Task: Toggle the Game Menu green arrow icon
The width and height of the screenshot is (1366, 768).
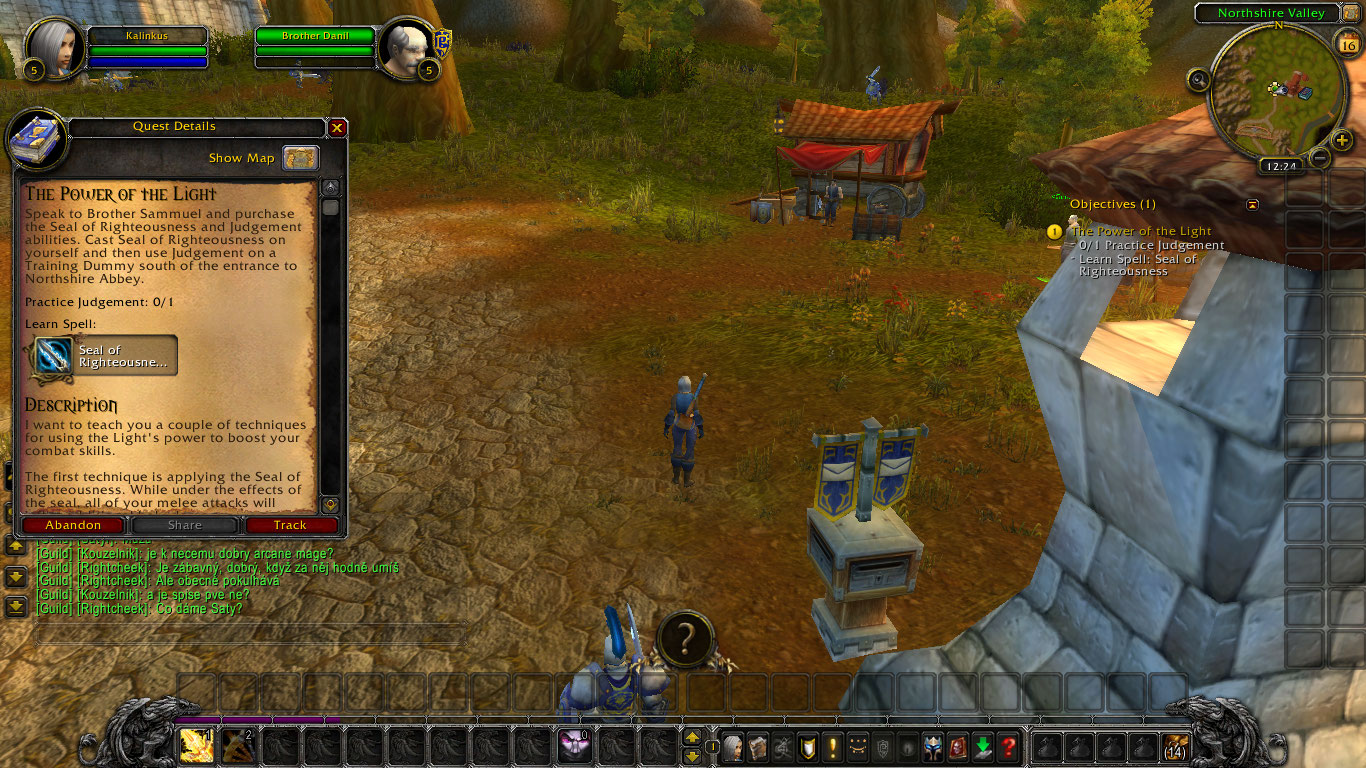Action: coord(983,748)
